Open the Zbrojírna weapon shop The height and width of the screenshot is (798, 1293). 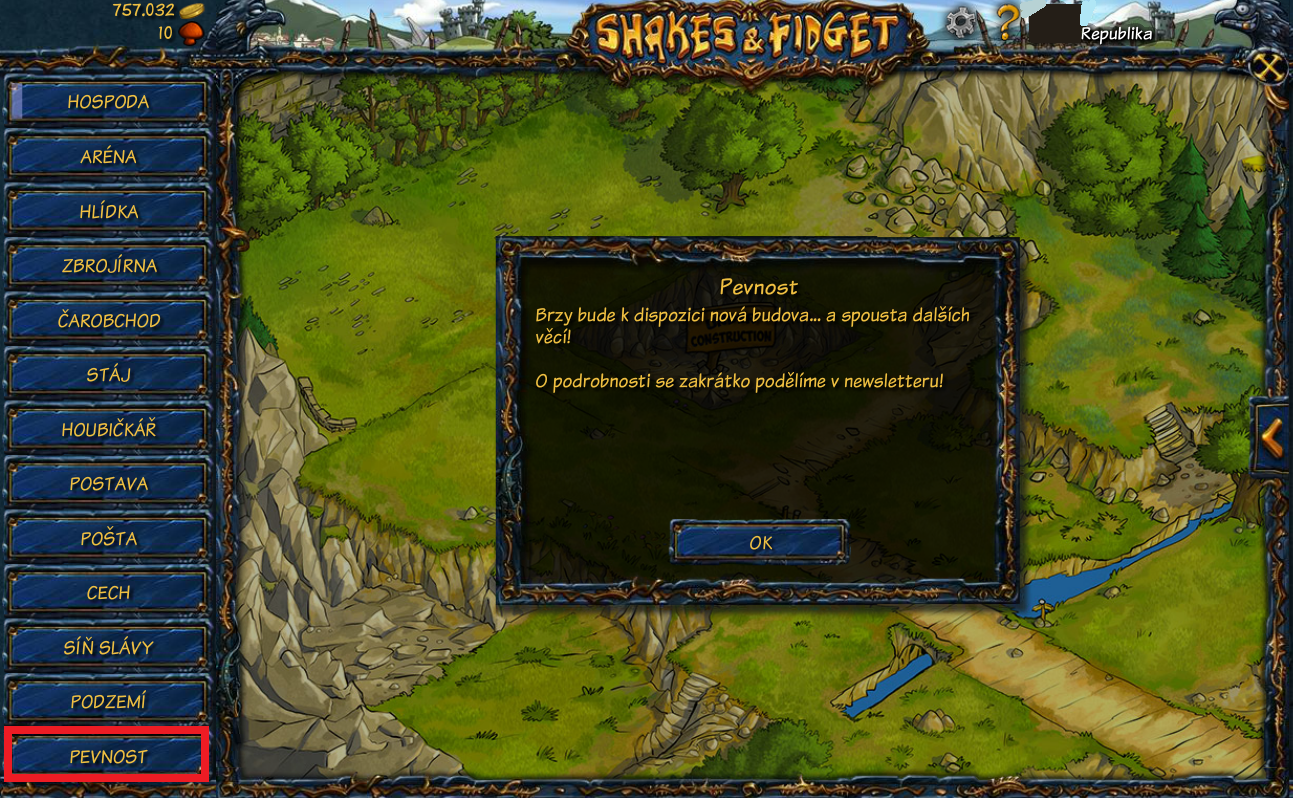(x=108, y=266)
